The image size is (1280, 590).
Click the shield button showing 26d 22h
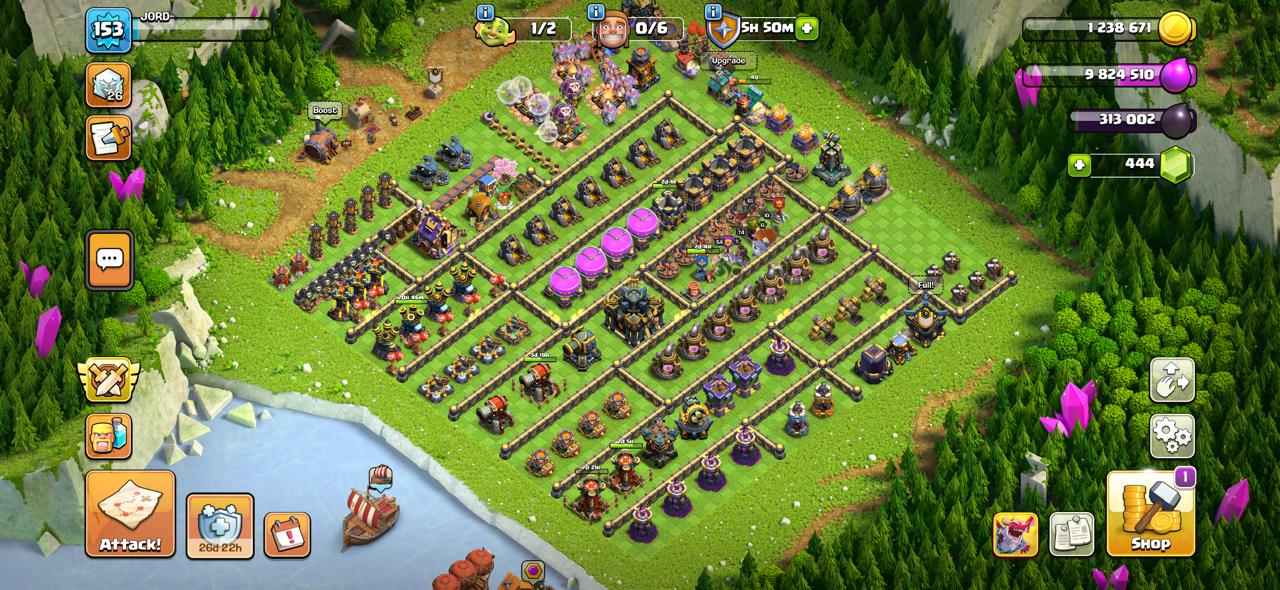click(220, 526)
